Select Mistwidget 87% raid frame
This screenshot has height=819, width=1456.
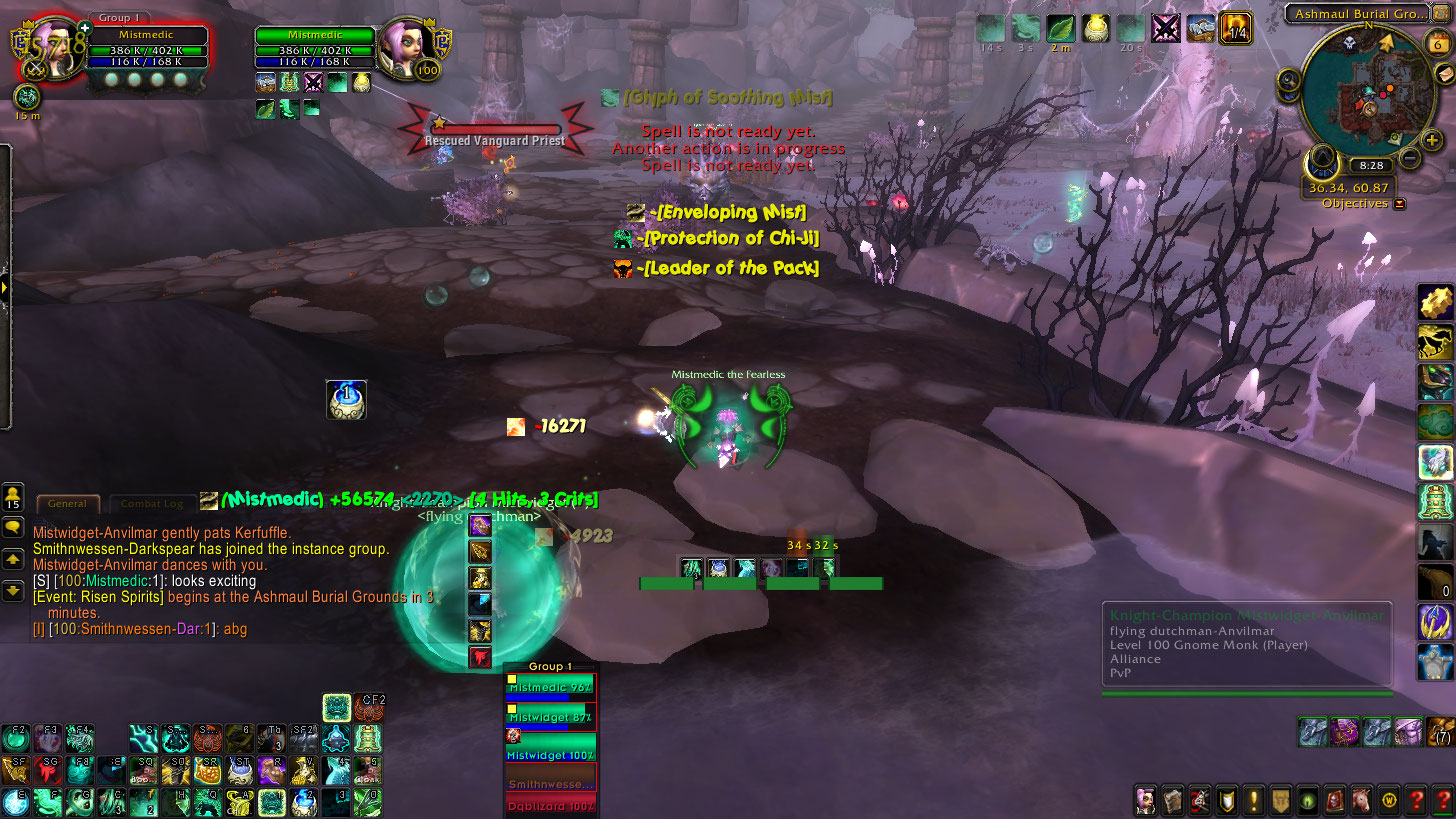point(551,717)
